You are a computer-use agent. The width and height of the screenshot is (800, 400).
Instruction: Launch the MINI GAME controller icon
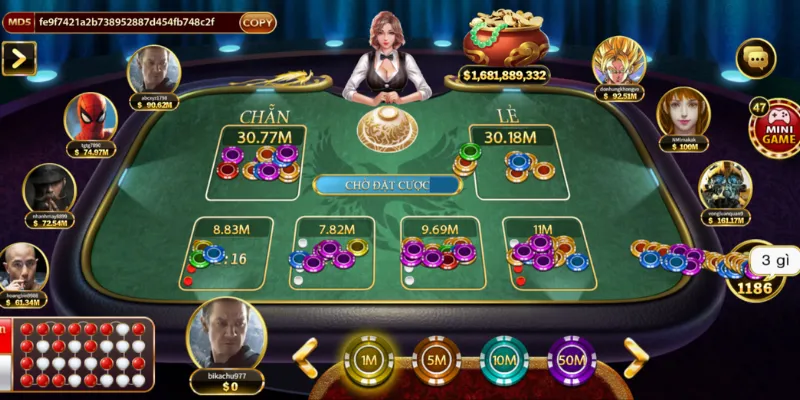point(776,130)
